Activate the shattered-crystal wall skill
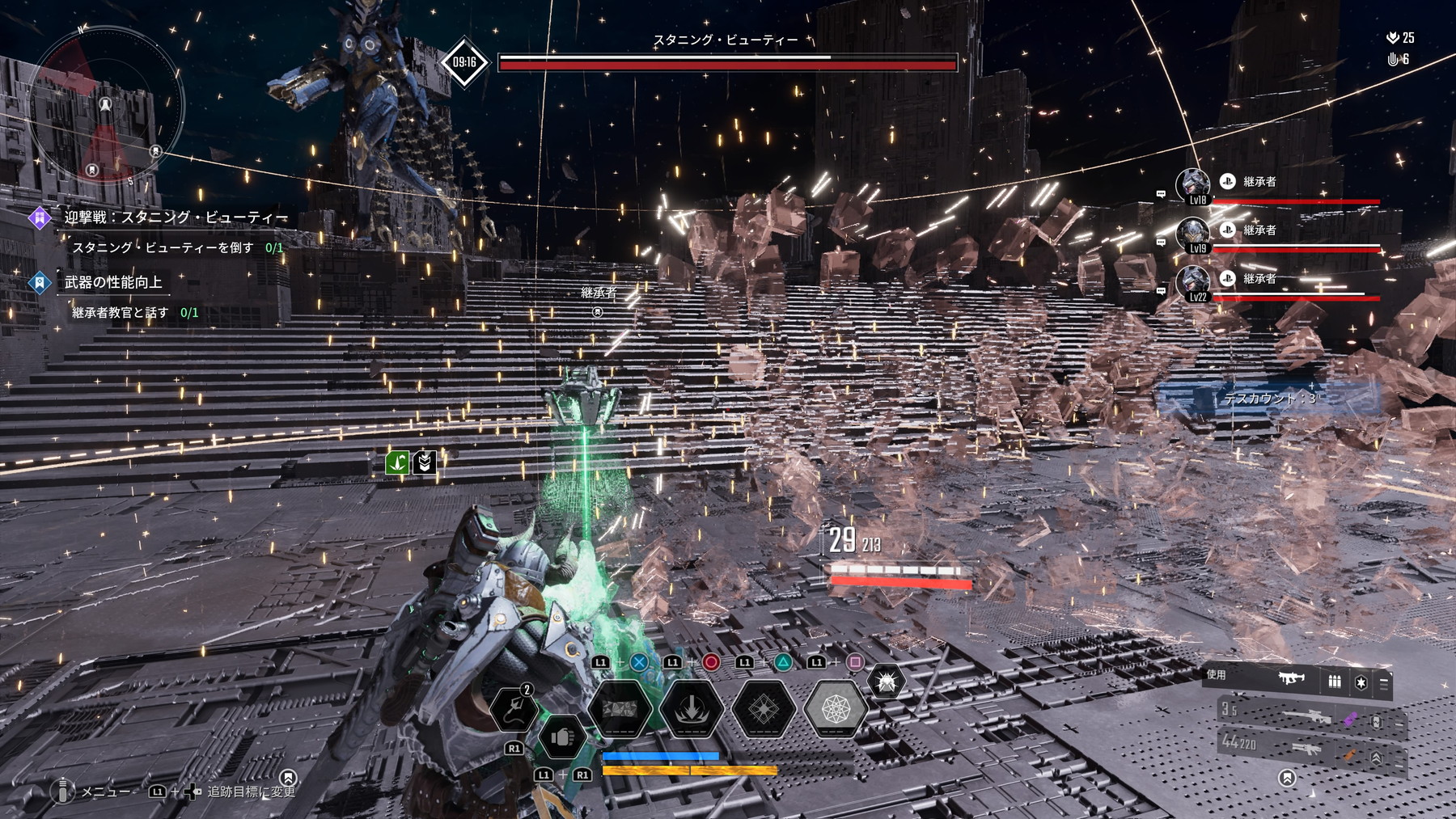Screen dimensions: 1456x819 (620, 709)
